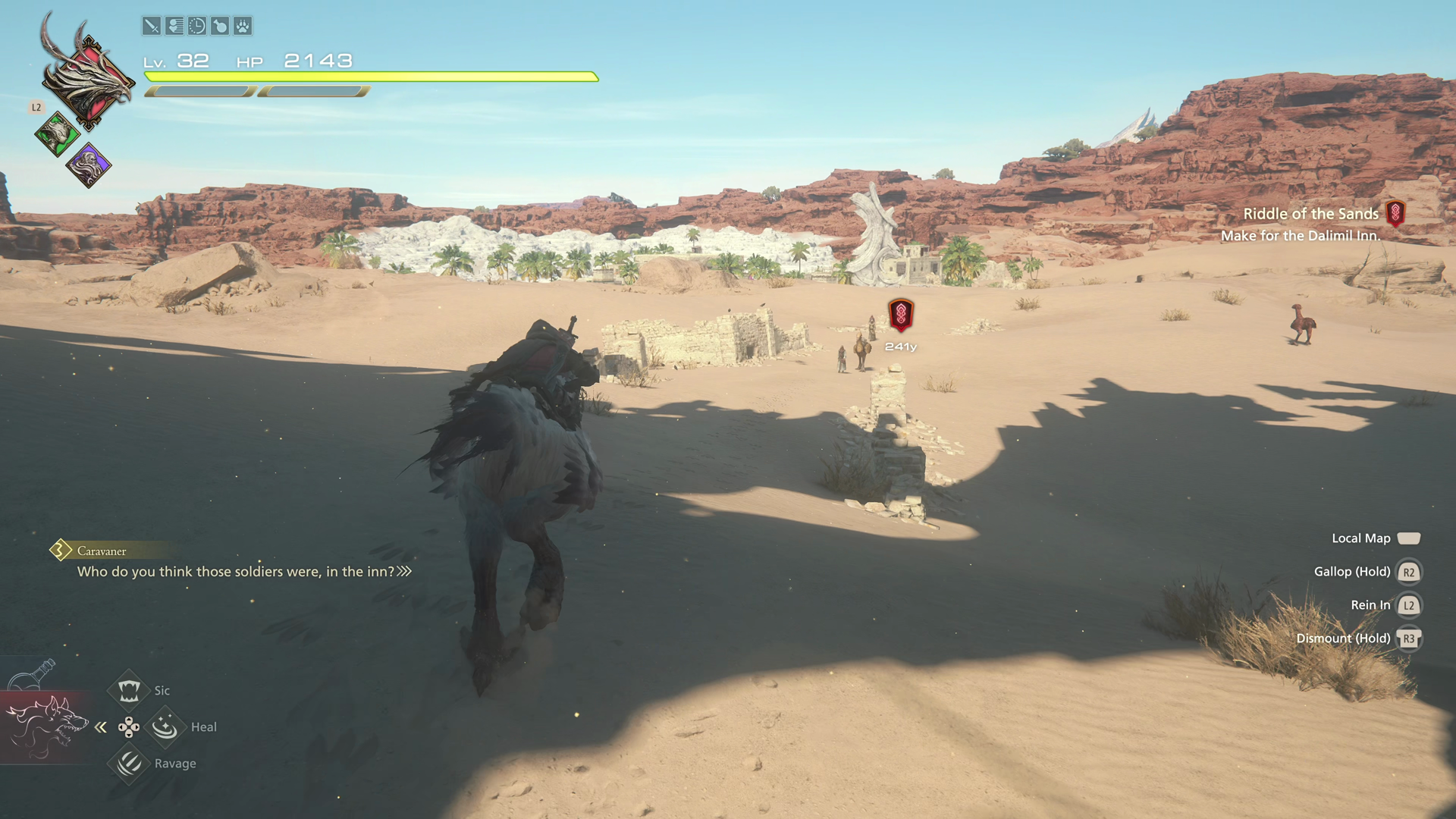The height and width of the screenshot is (819, 1456).
Task: Click the paw print status icon
Action: 243,27
